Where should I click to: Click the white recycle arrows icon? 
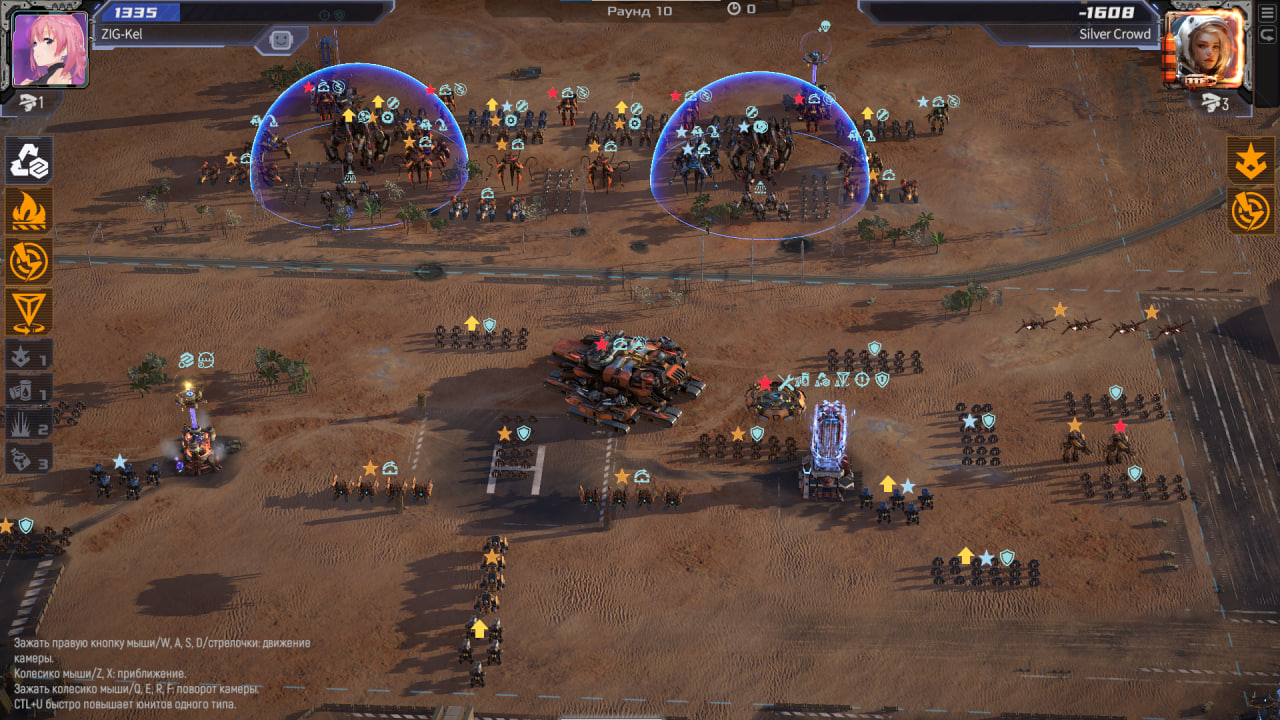click(29, 161)
